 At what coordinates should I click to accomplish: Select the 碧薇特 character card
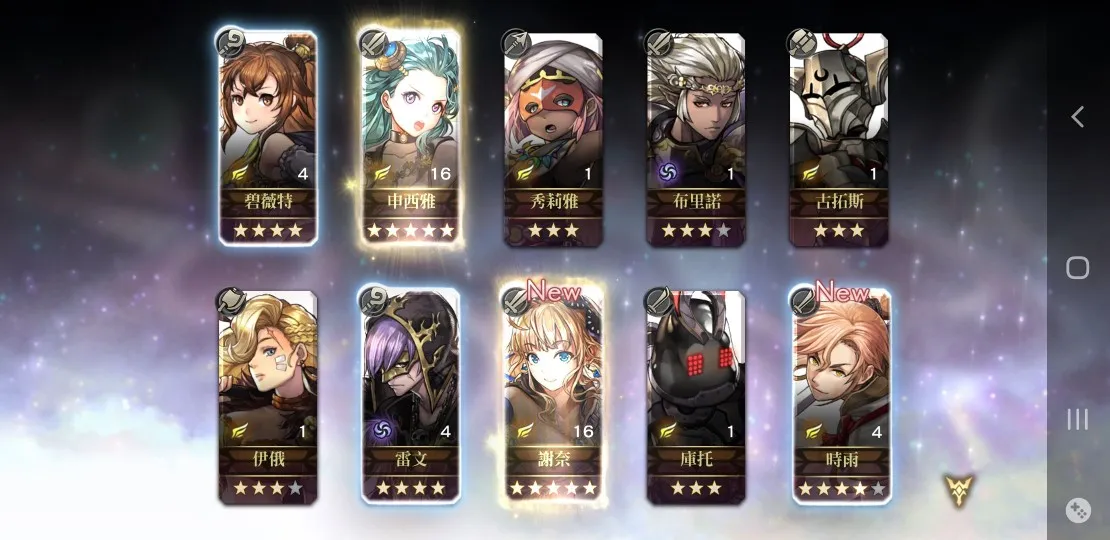(268, 137)
